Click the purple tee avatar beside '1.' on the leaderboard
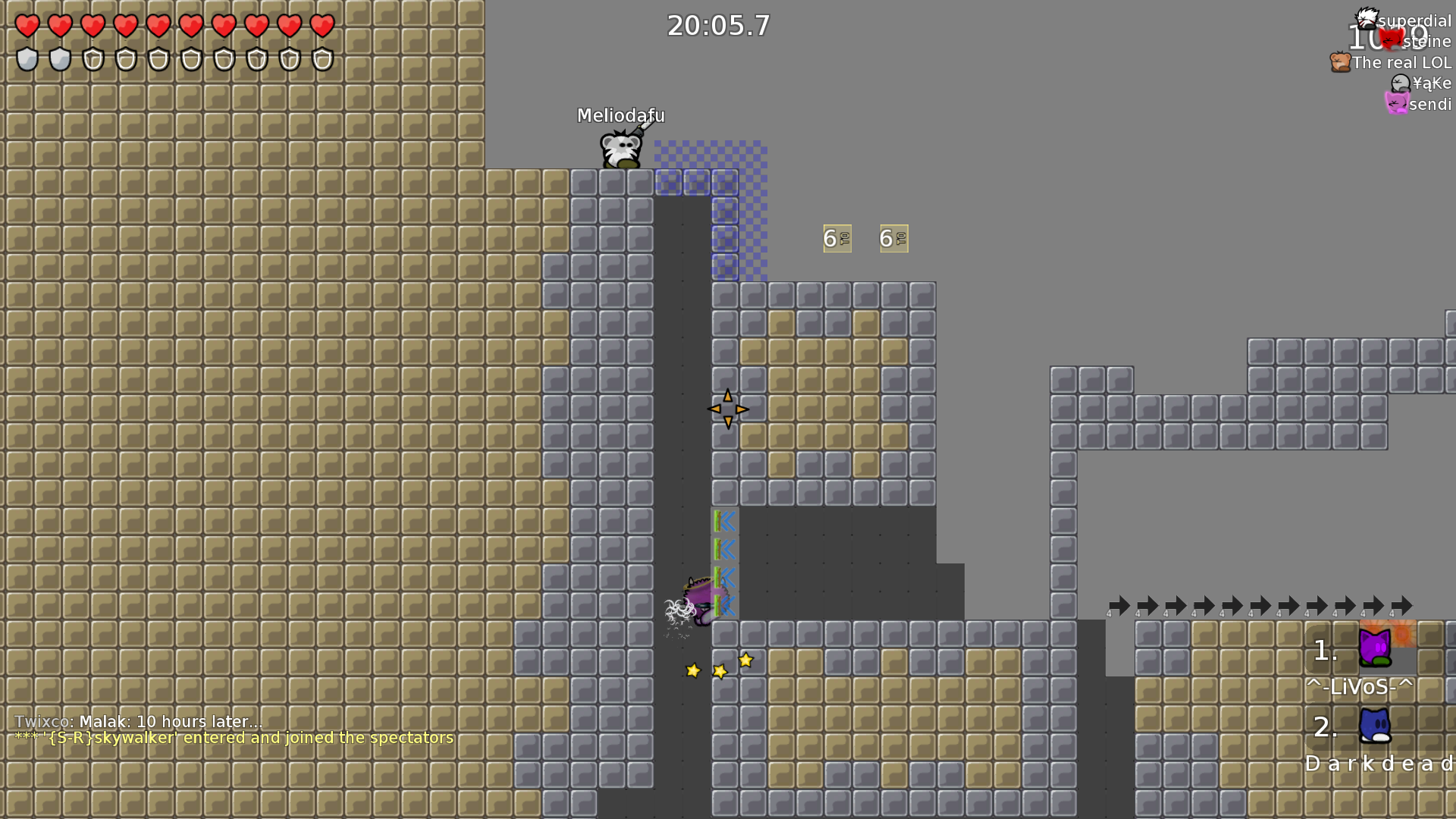Screen dimensions: 1456x819 coord(1376,646)
